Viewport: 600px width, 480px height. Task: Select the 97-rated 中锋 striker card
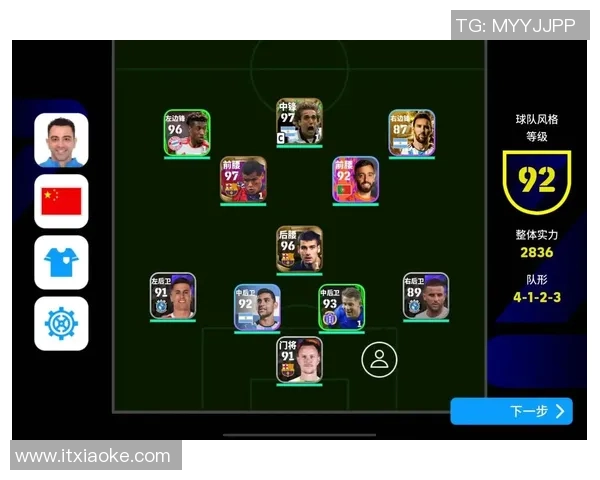point(300,122)
